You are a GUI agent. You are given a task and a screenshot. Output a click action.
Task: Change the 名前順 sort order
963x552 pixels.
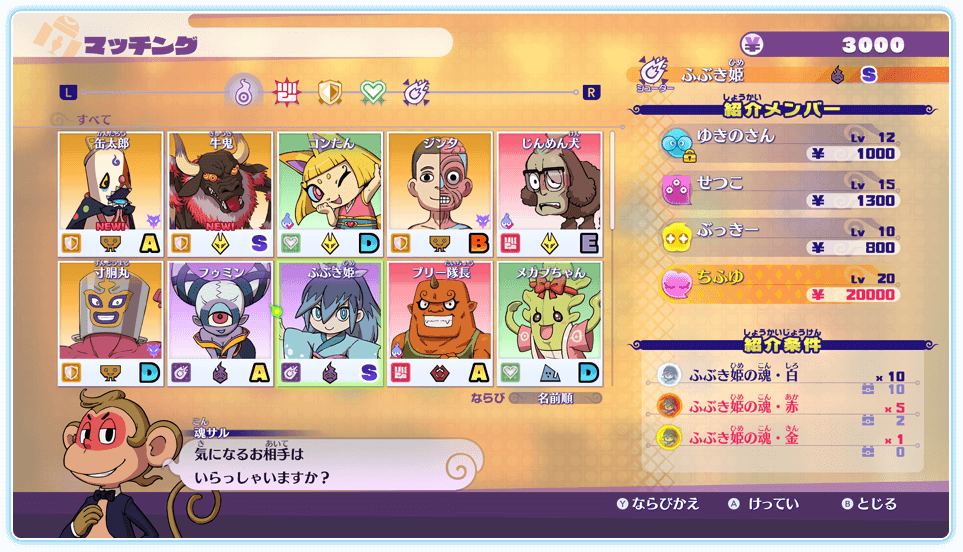click(x=556, y=398)
